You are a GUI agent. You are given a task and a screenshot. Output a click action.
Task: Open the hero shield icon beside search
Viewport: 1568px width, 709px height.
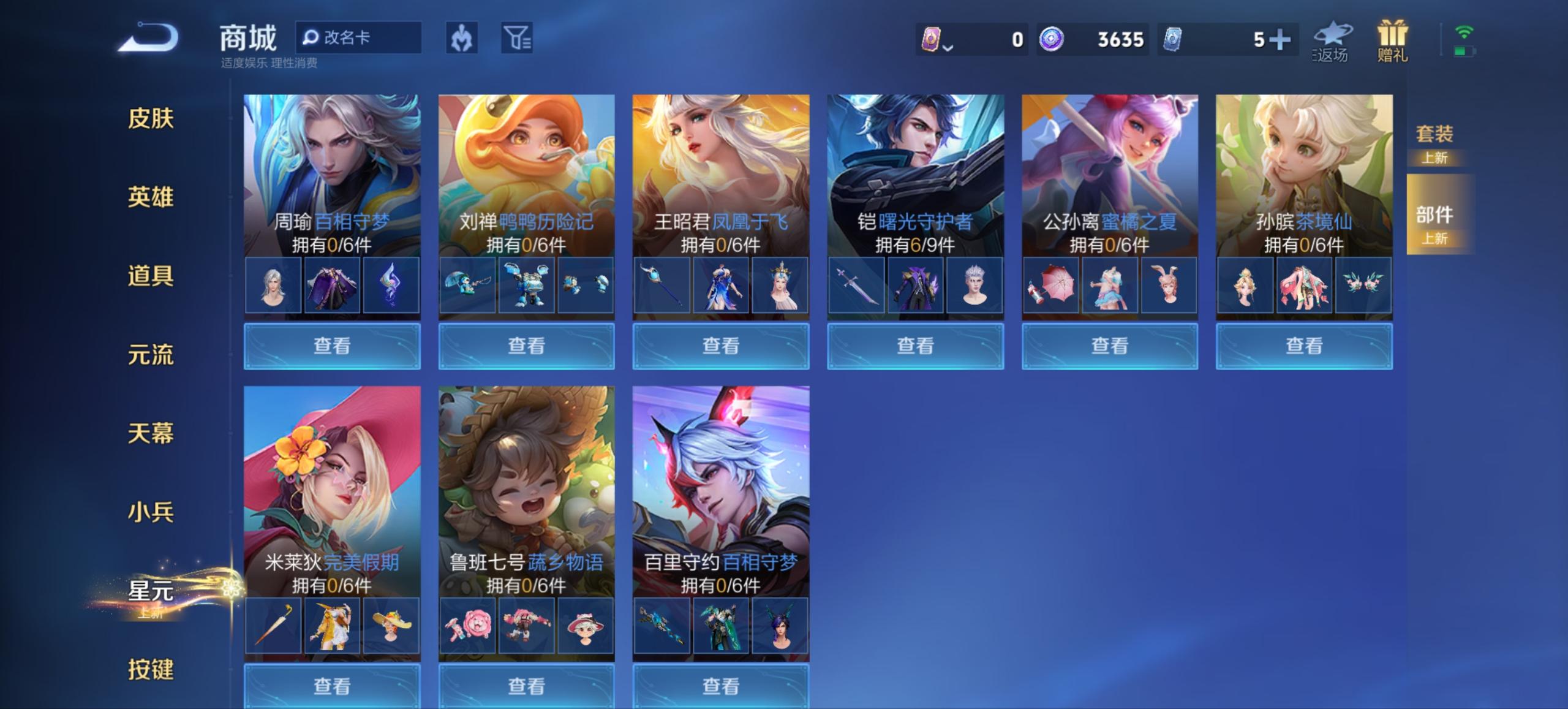pyautogui.click(x=462, y=38)
